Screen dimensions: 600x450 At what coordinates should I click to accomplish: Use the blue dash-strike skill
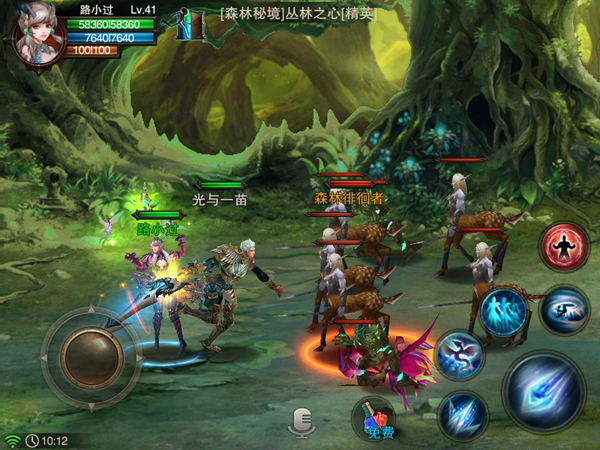[x=565, y=309]
